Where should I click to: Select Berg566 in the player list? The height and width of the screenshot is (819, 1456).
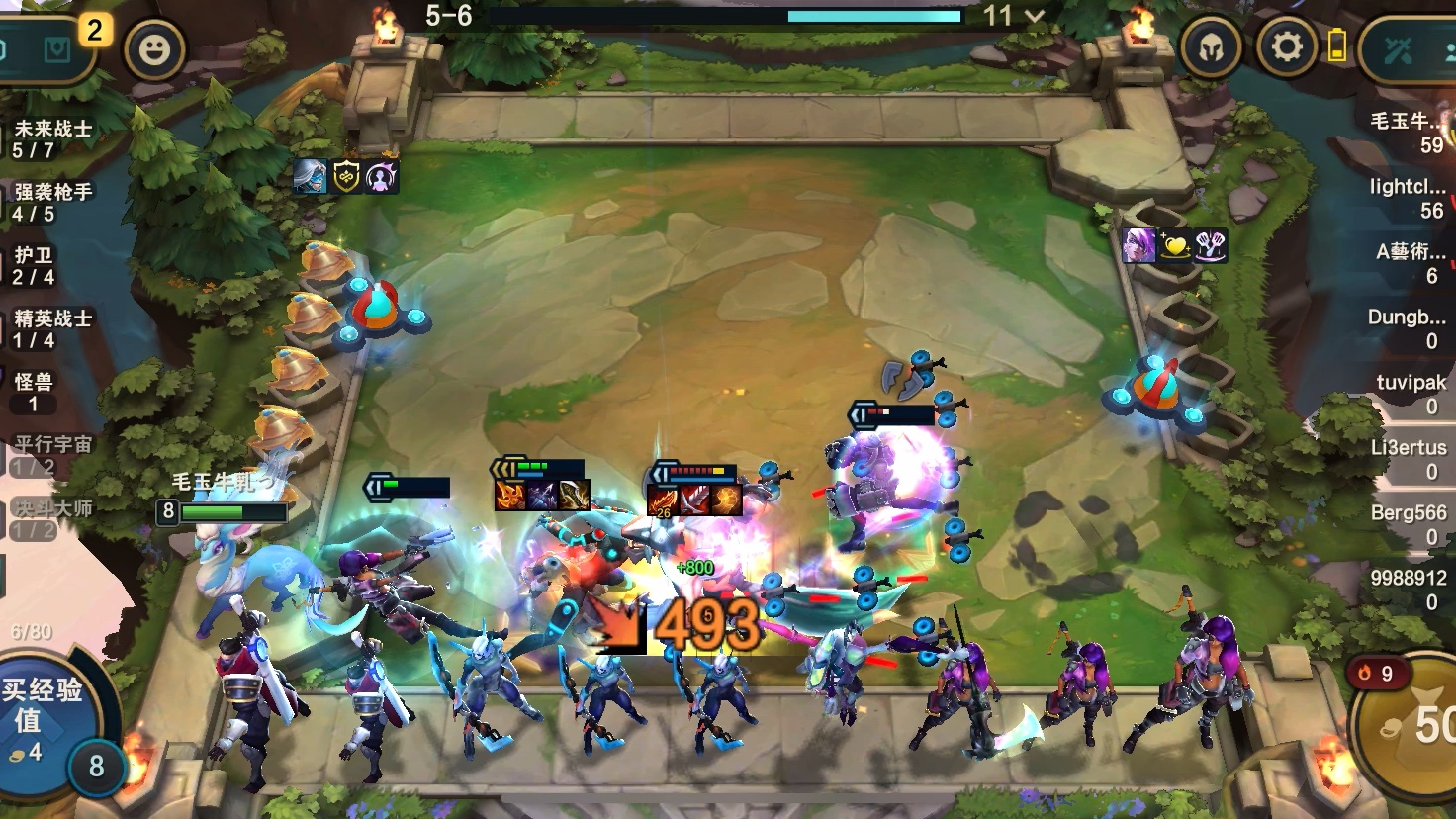point(1409,524)
